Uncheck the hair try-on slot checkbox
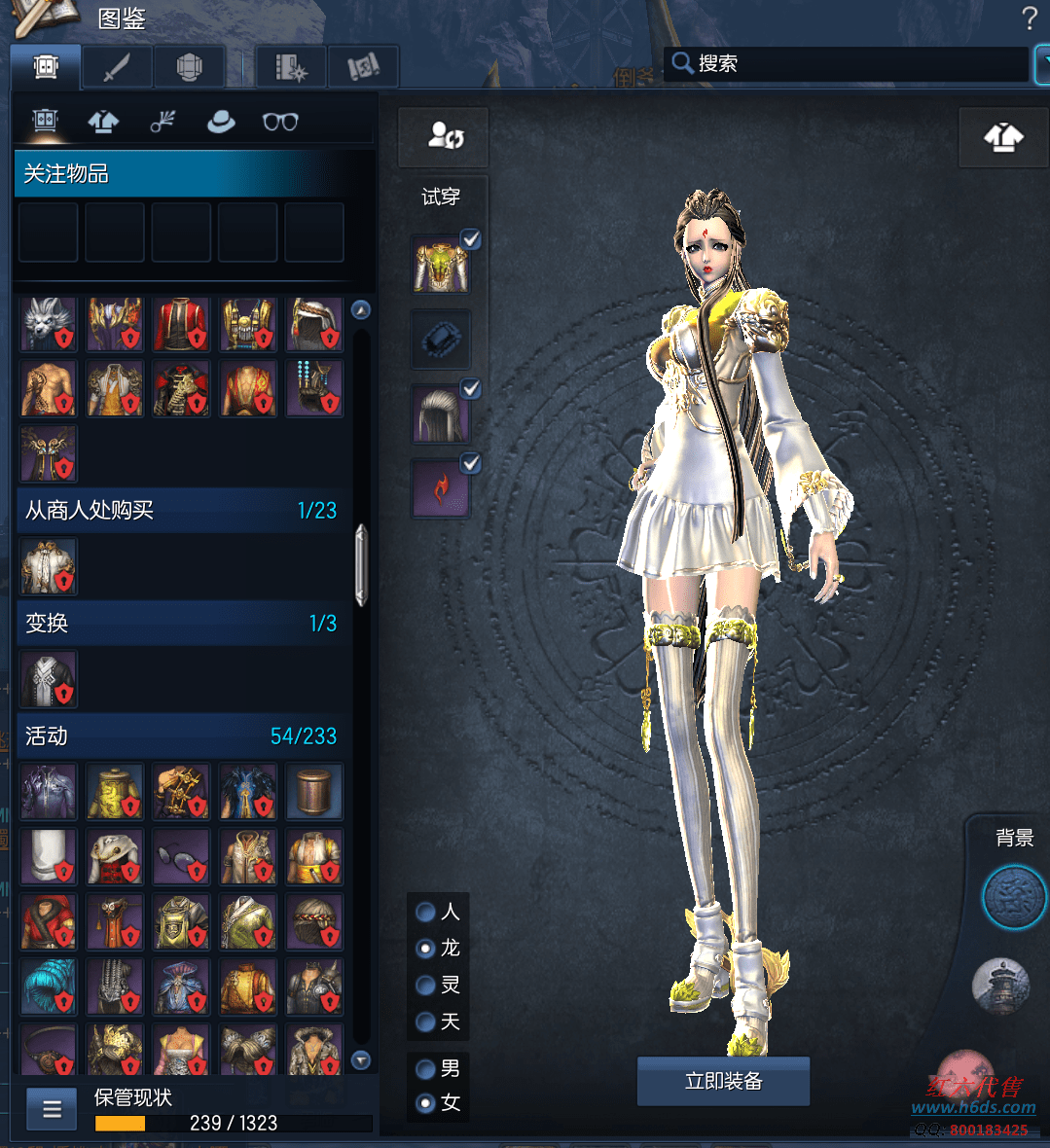1050x1148 pixels. tap(471, 389)
